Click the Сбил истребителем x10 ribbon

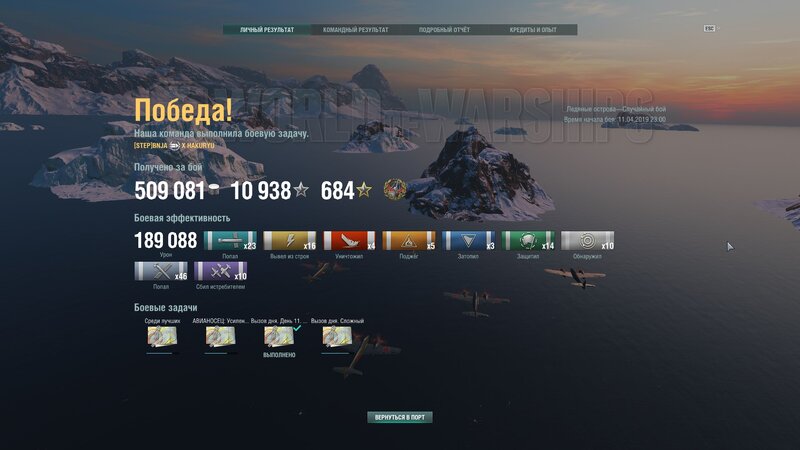click(220, 272)
